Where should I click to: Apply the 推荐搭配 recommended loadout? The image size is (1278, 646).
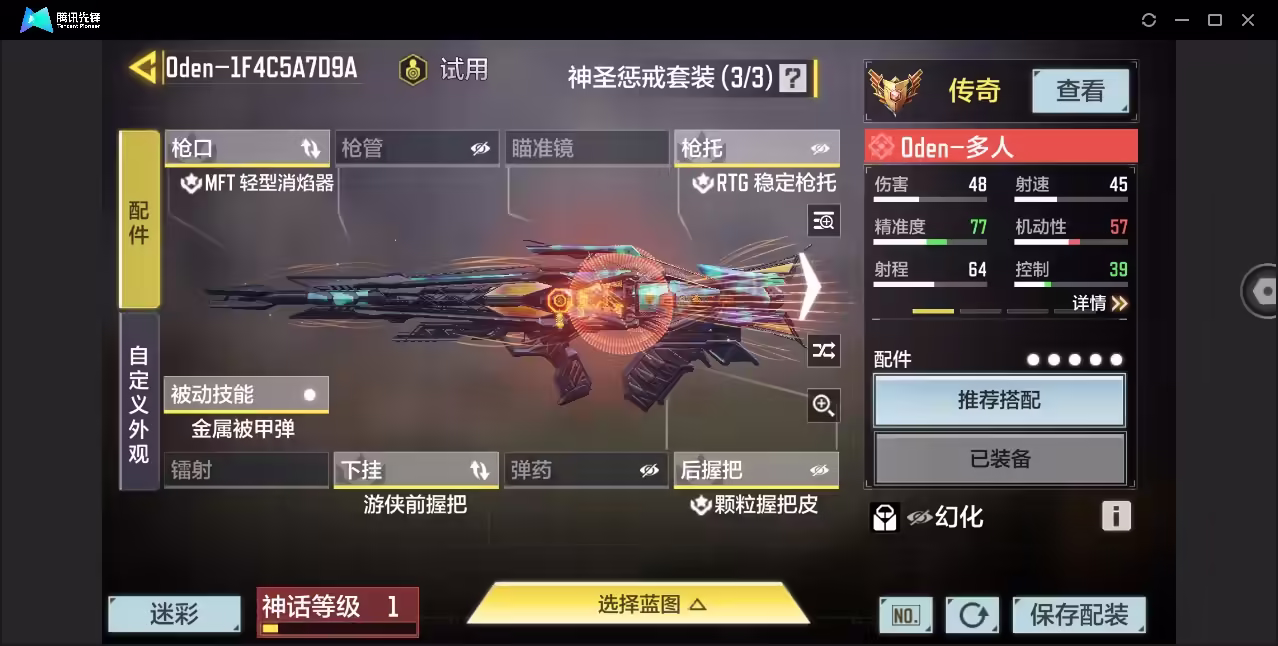click(x=999, y=400)
